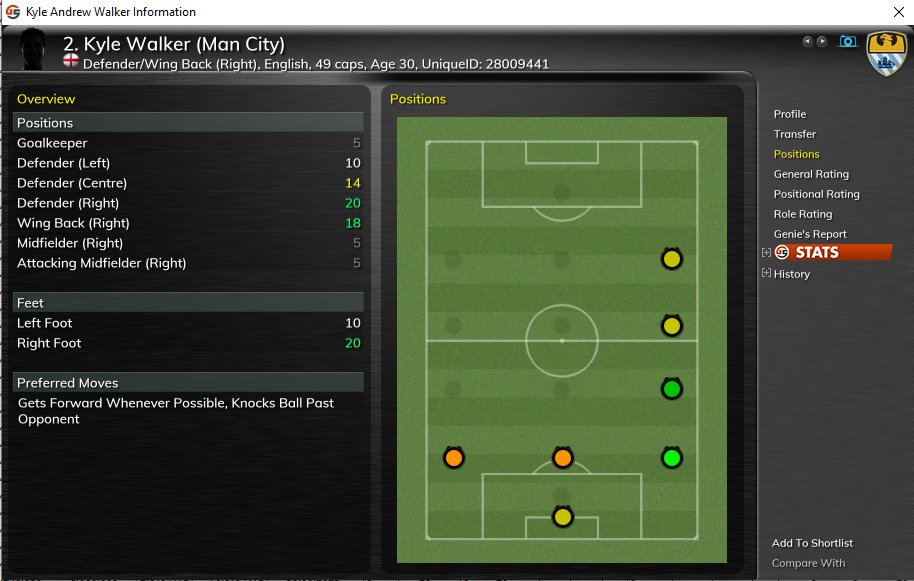The image size is (914, 581).
Task: Expand the History tree item
Action: pyautogui.click(x=767, y=273)
